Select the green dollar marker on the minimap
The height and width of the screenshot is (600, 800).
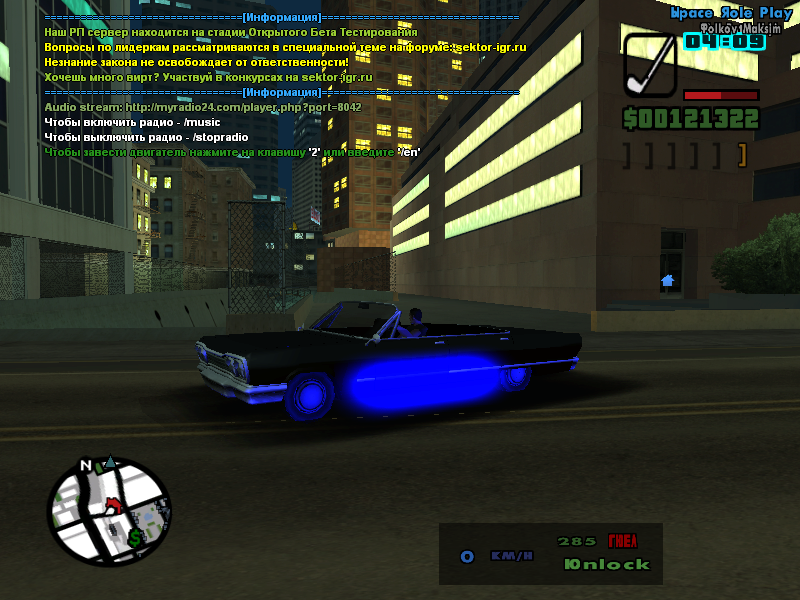point(134,538)
